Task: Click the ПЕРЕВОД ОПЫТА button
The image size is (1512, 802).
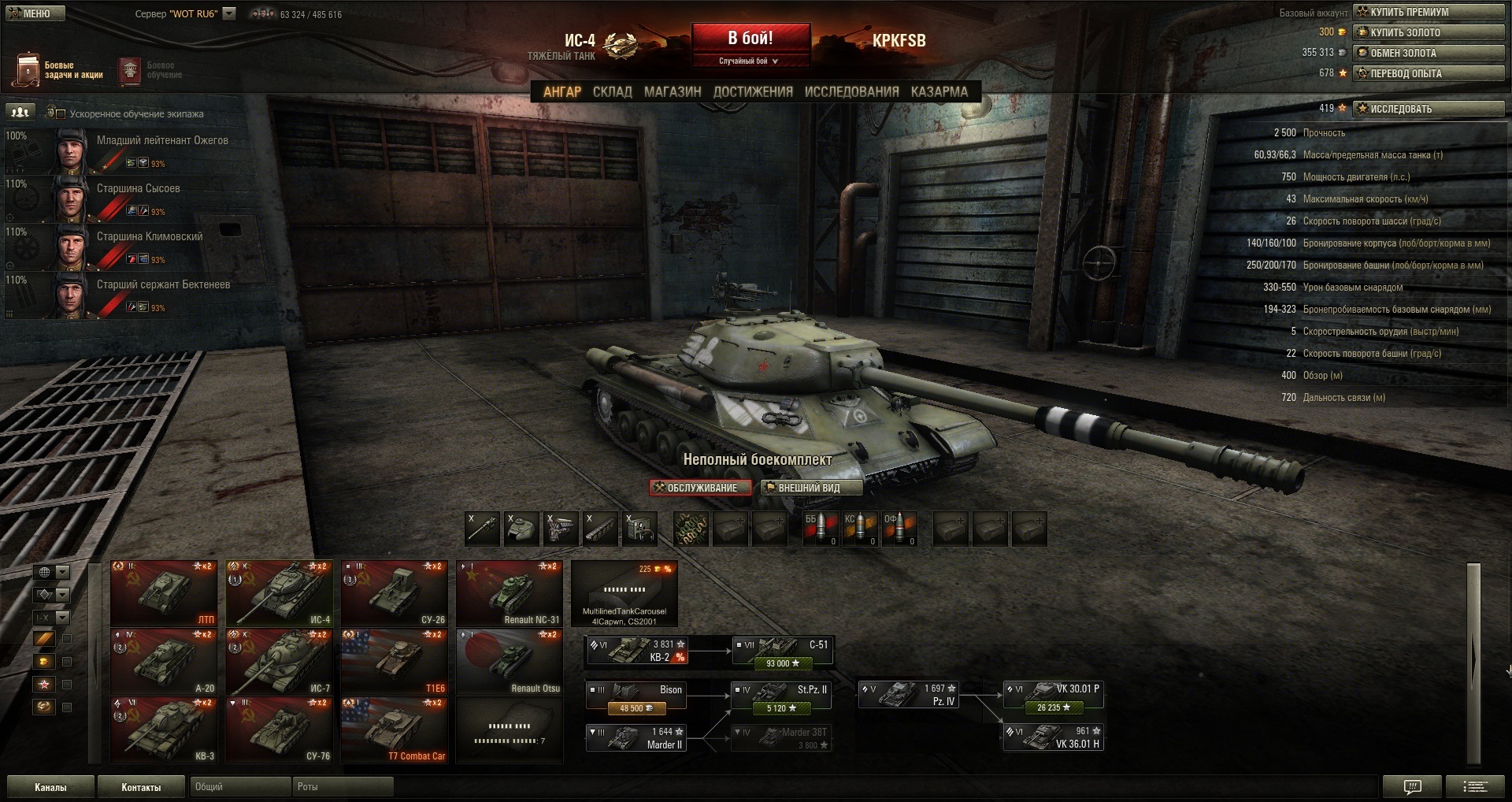Action: 1428,73
